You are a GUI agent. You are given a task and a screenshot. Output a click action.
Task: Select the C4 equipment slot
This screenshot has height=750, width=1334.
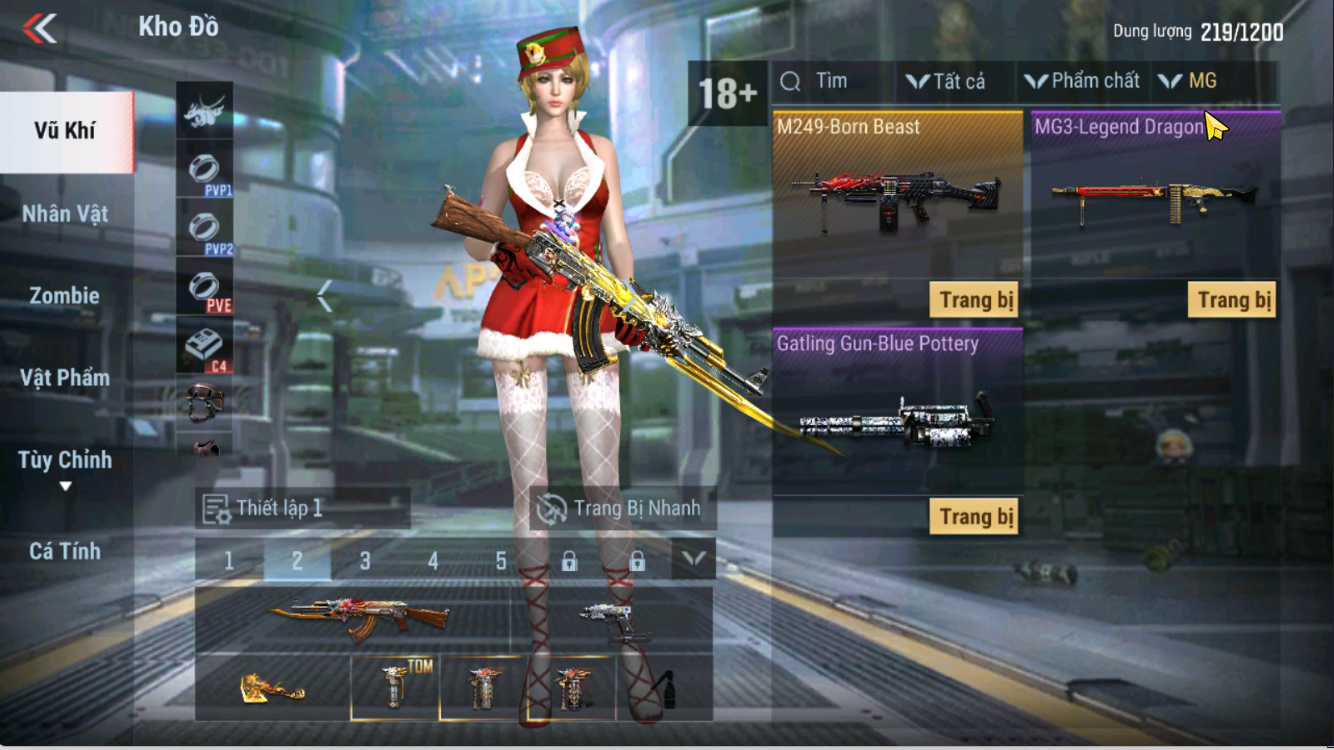coord(205,347)
